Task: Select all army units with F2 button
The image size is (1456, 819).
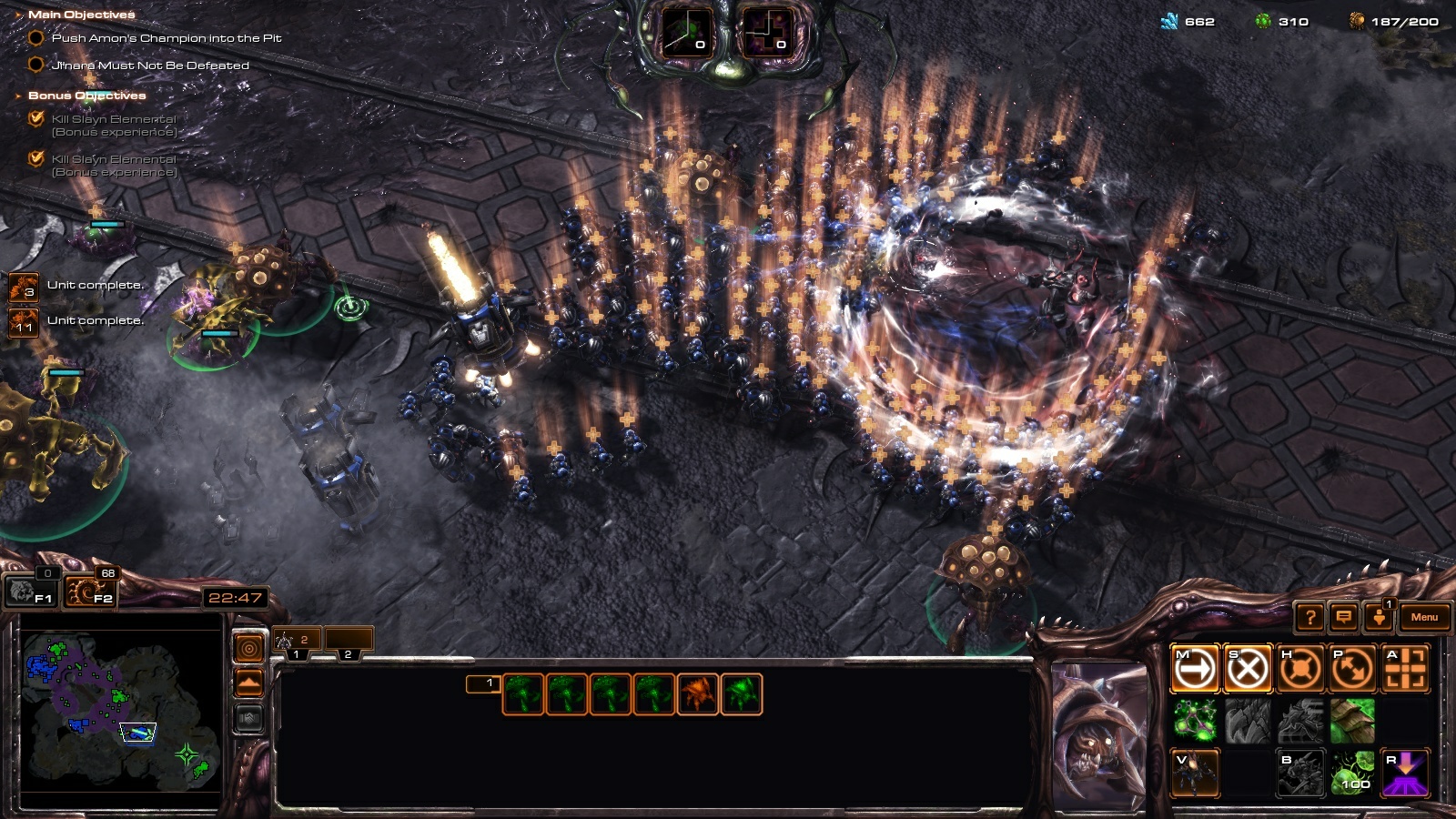Action: (90, 592)
